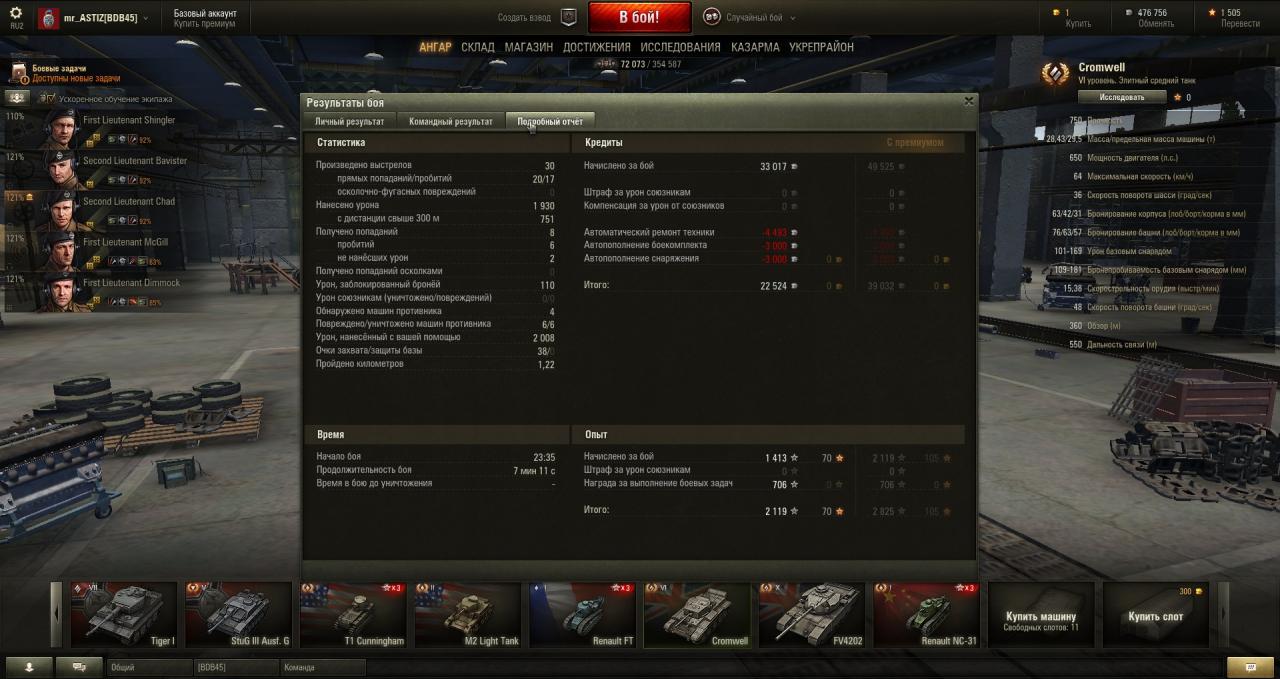
Task: Open the ДОСТИЖЕНИЯ section
Action: [x=596, y=47]
